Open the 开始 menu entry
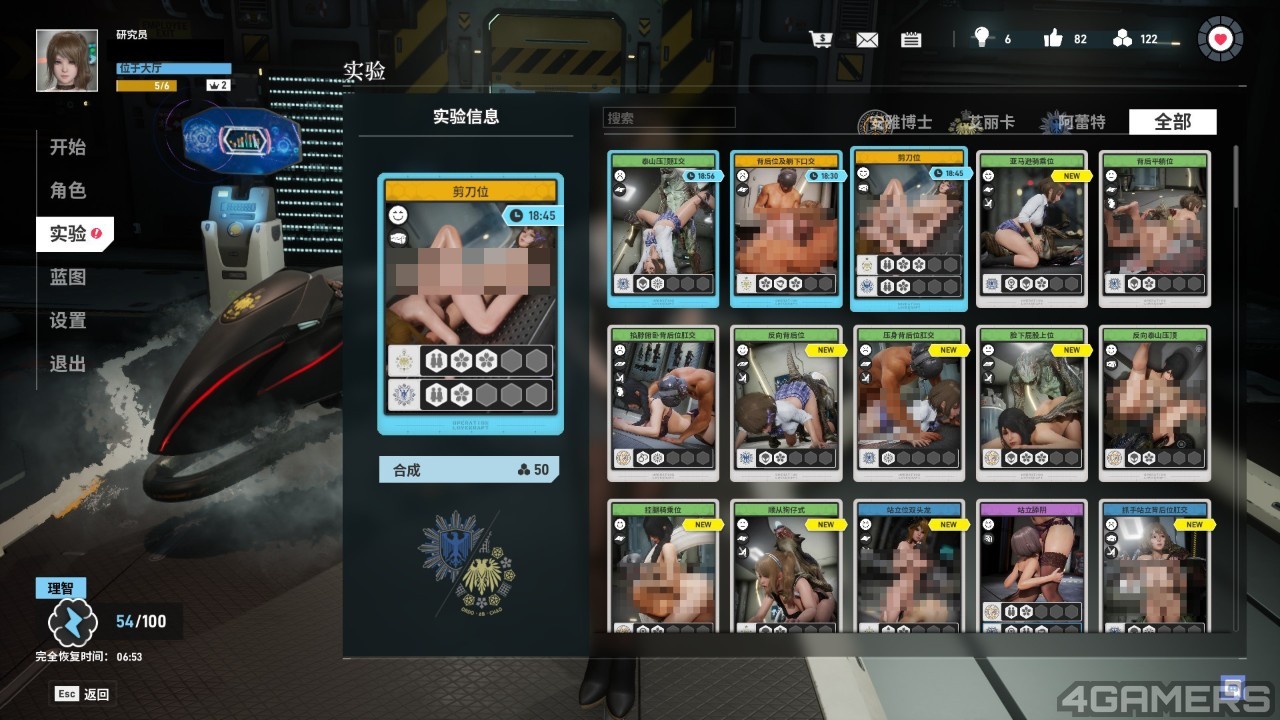The height and width of the screenshot is (720, 1280). [68, 147]
